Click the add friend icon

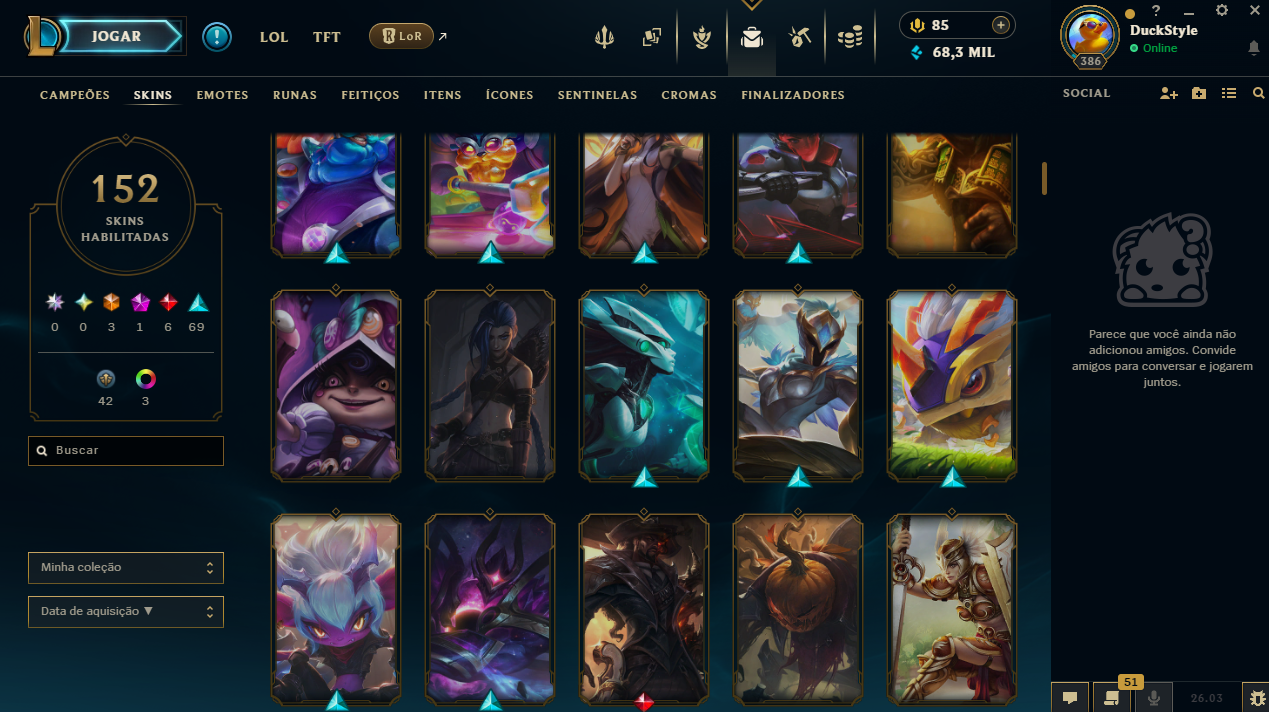coord(1168,94)
